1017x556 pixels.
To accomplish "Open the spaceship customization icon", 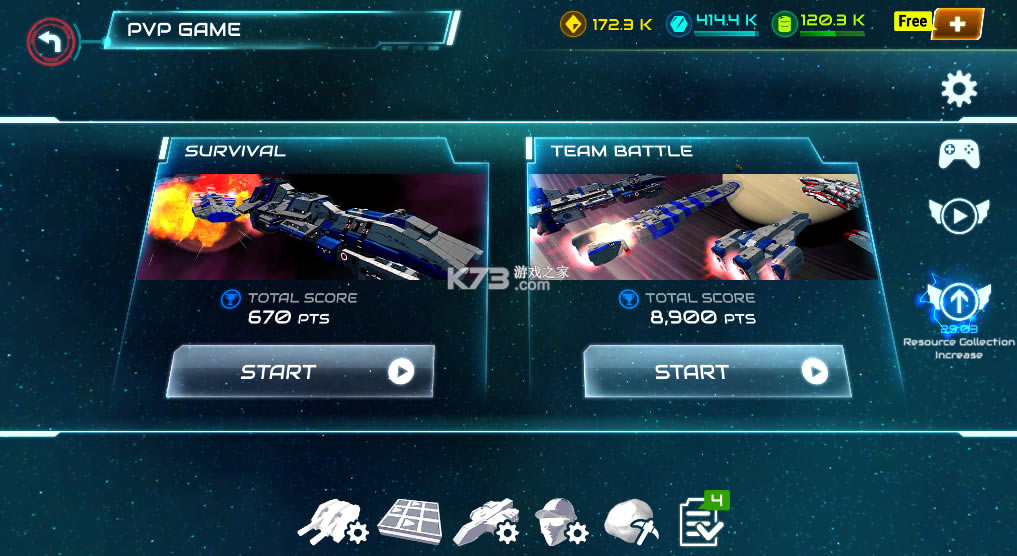I will click(484, 520).
